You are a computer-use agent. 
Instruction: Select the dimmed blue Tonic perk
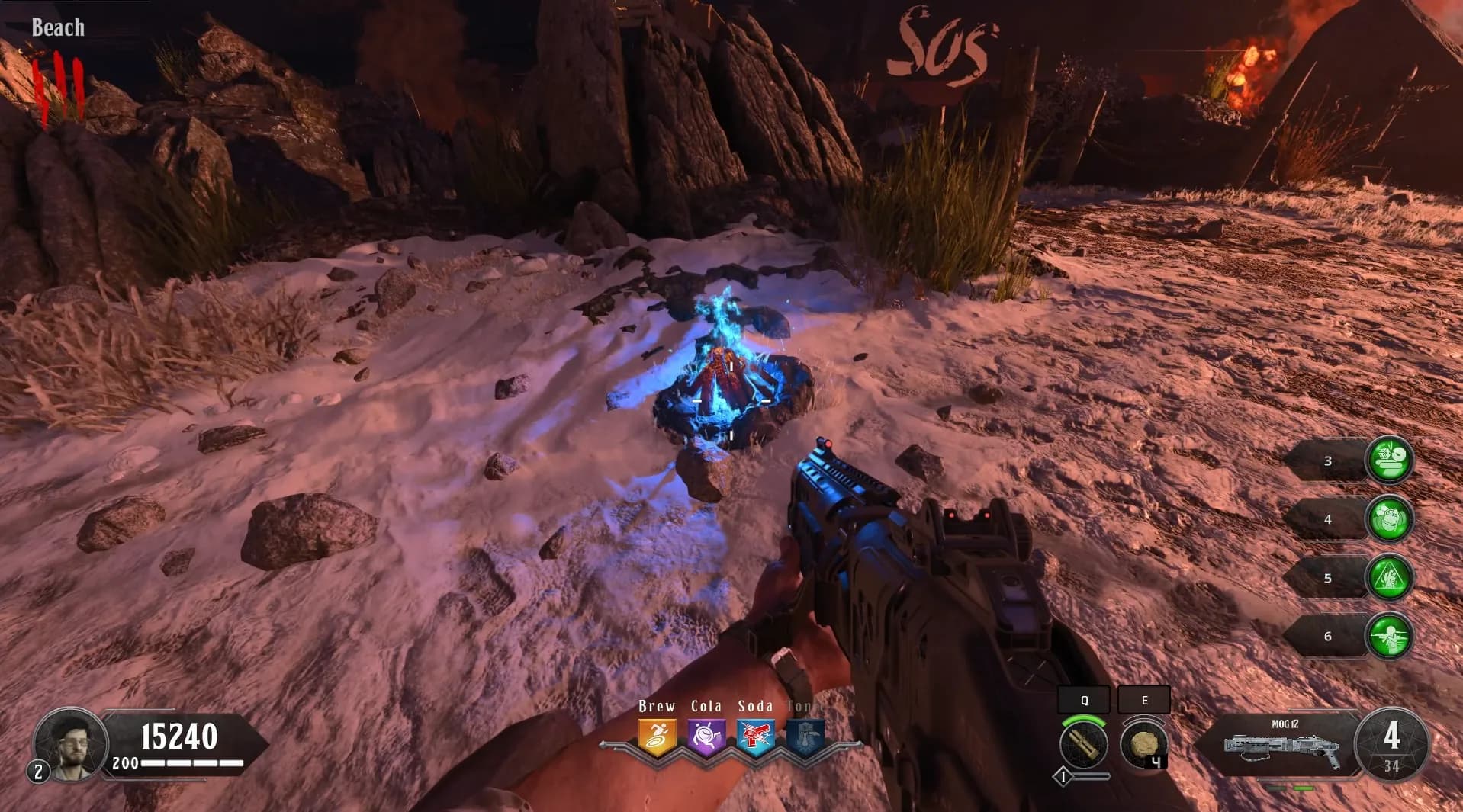(x=805, y=738)
